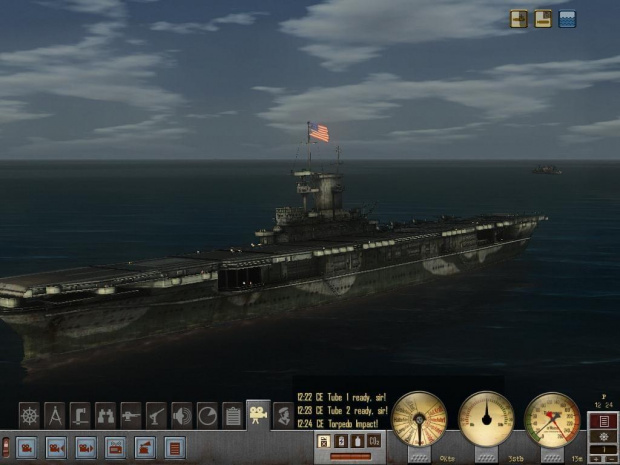
Task: Click the rudder heading dial
Action: coord(486,419)
